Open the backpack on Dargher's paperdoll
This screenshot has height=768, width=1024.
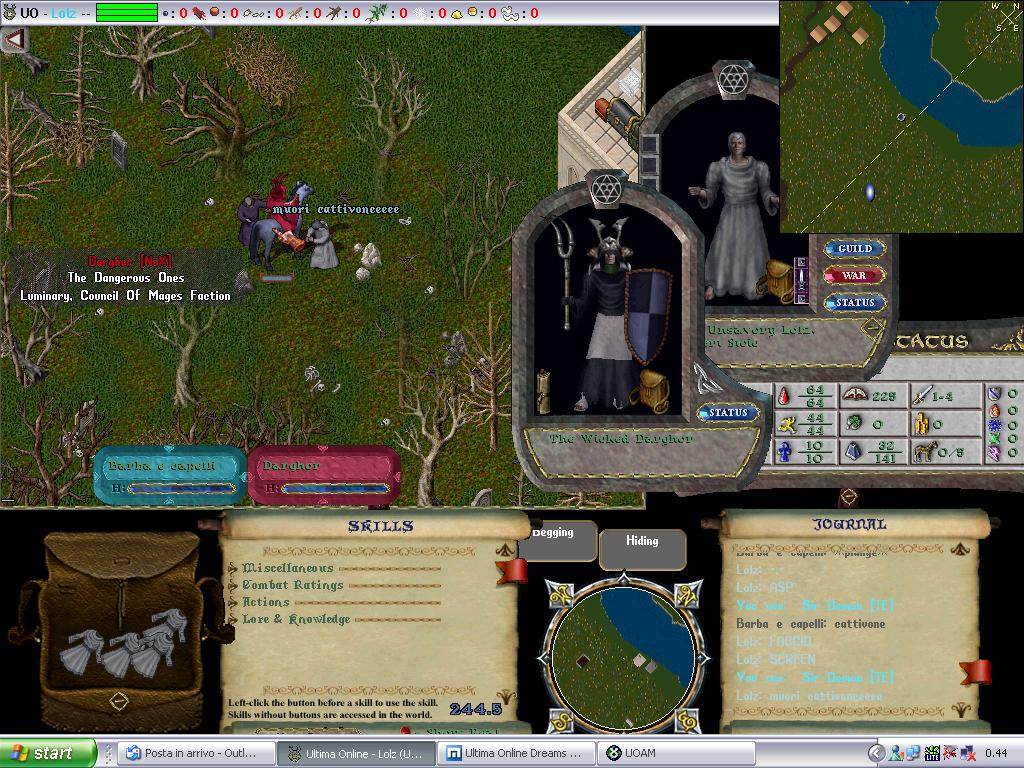(654, 386)
